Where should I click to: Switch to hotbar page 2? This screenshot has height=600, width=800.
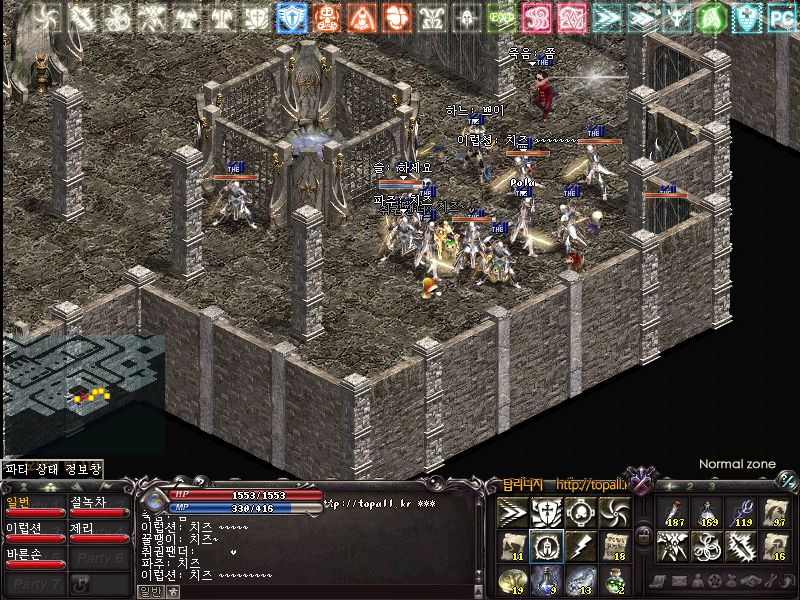point(691,486)
